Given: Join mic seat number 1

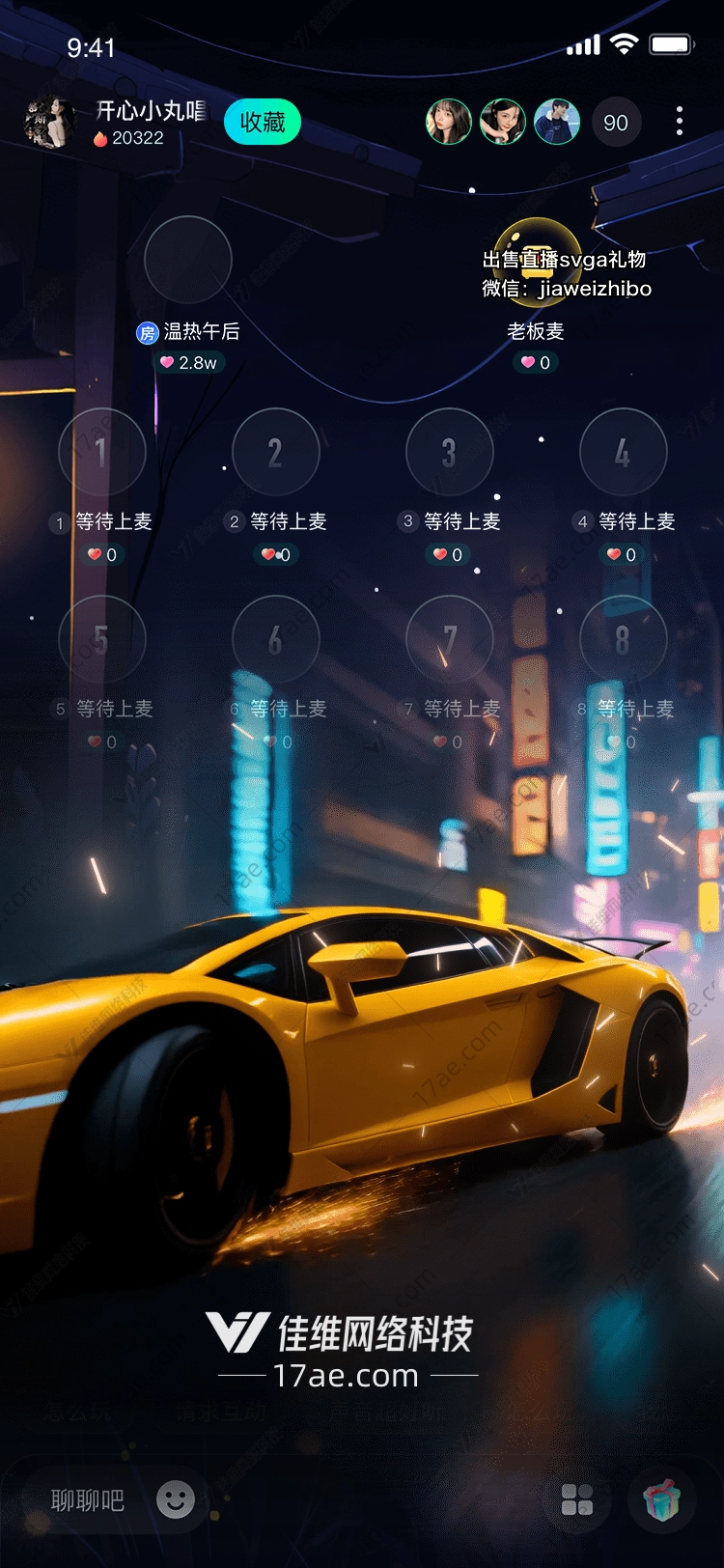Looking at the screenshot, I should click(x=101, y=452).
